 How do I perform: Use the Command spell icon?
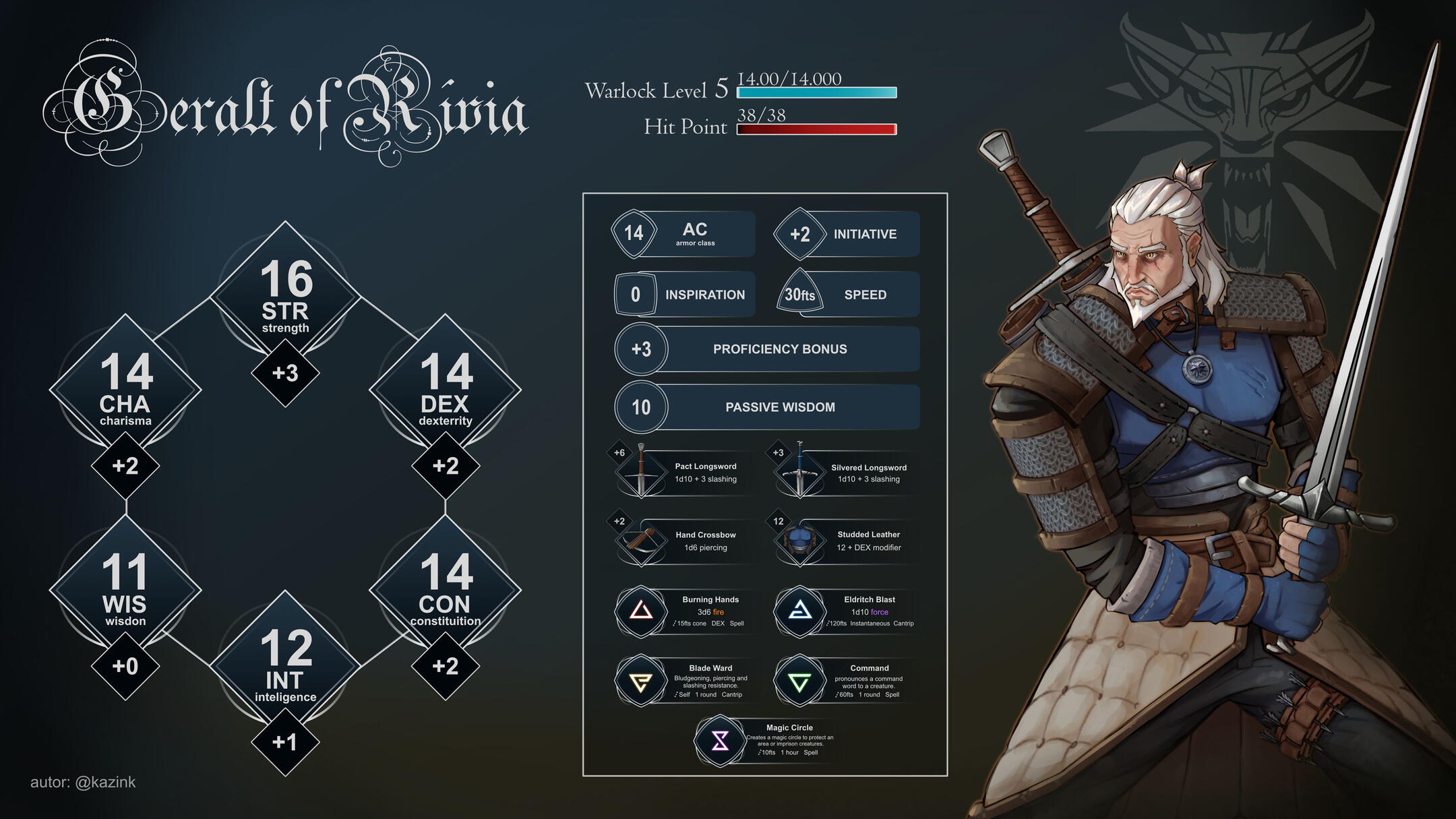[800, 681]
